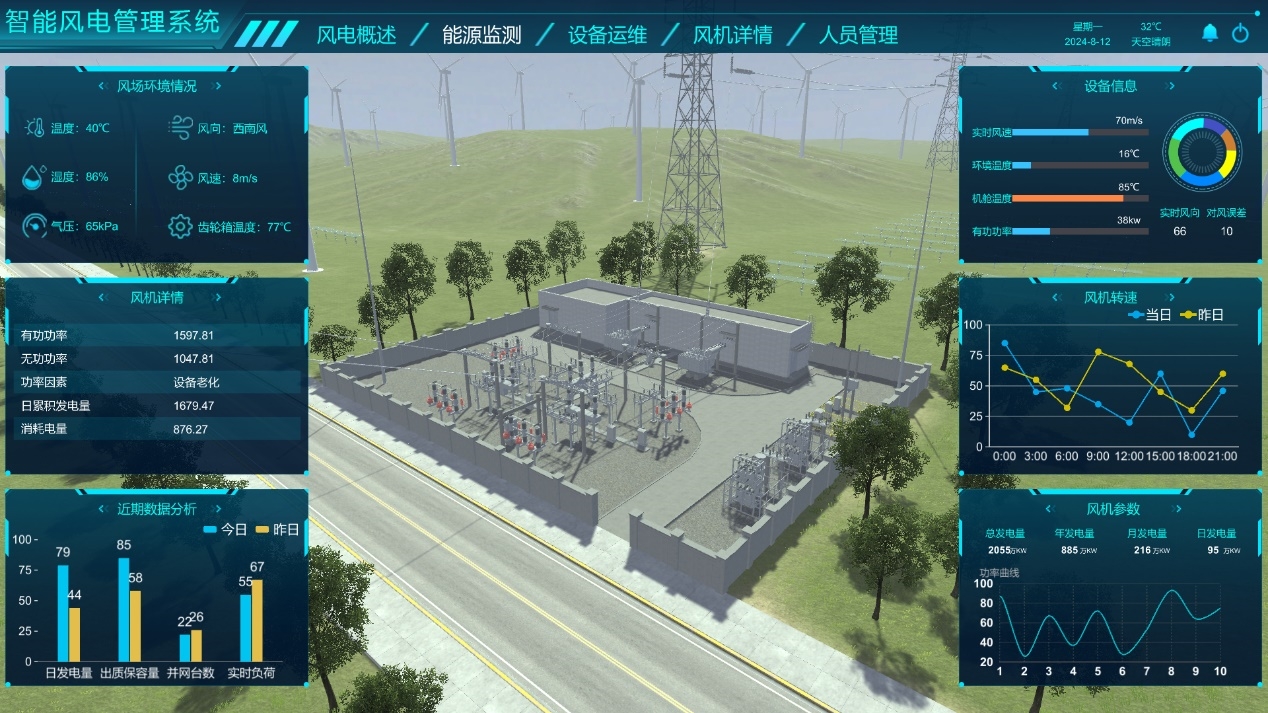
Task: Click the power button icon
Action: pyautogui.click(x=1240, y=33)
